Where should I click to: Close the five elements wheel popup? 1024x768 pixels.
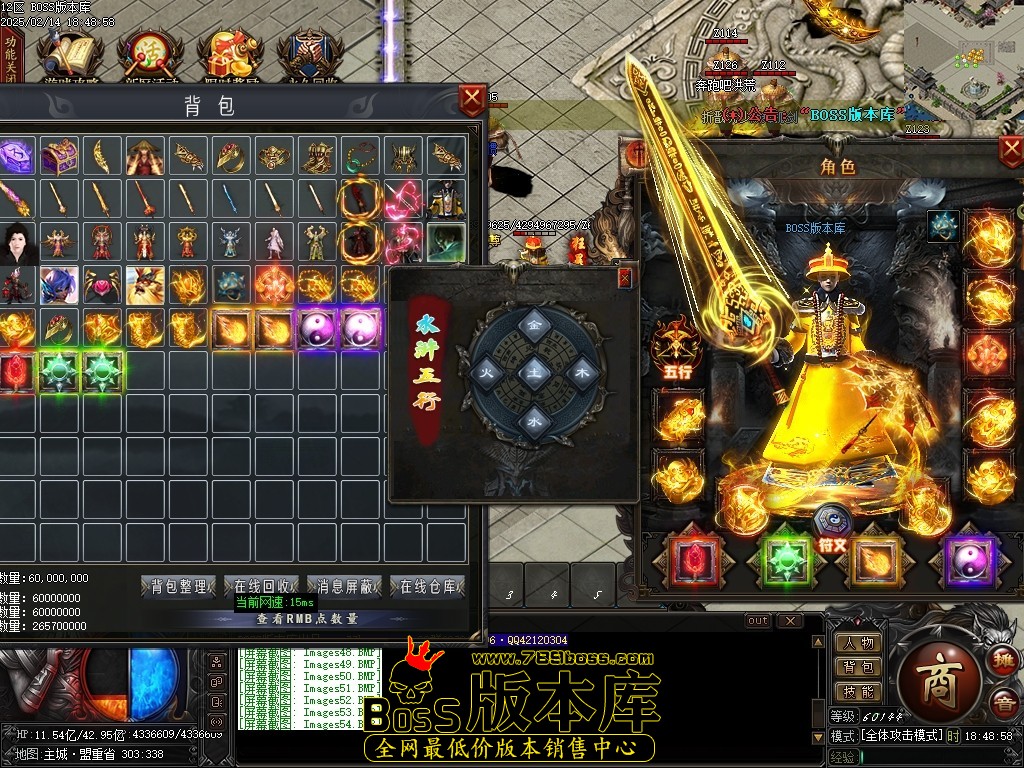[625, 277]
